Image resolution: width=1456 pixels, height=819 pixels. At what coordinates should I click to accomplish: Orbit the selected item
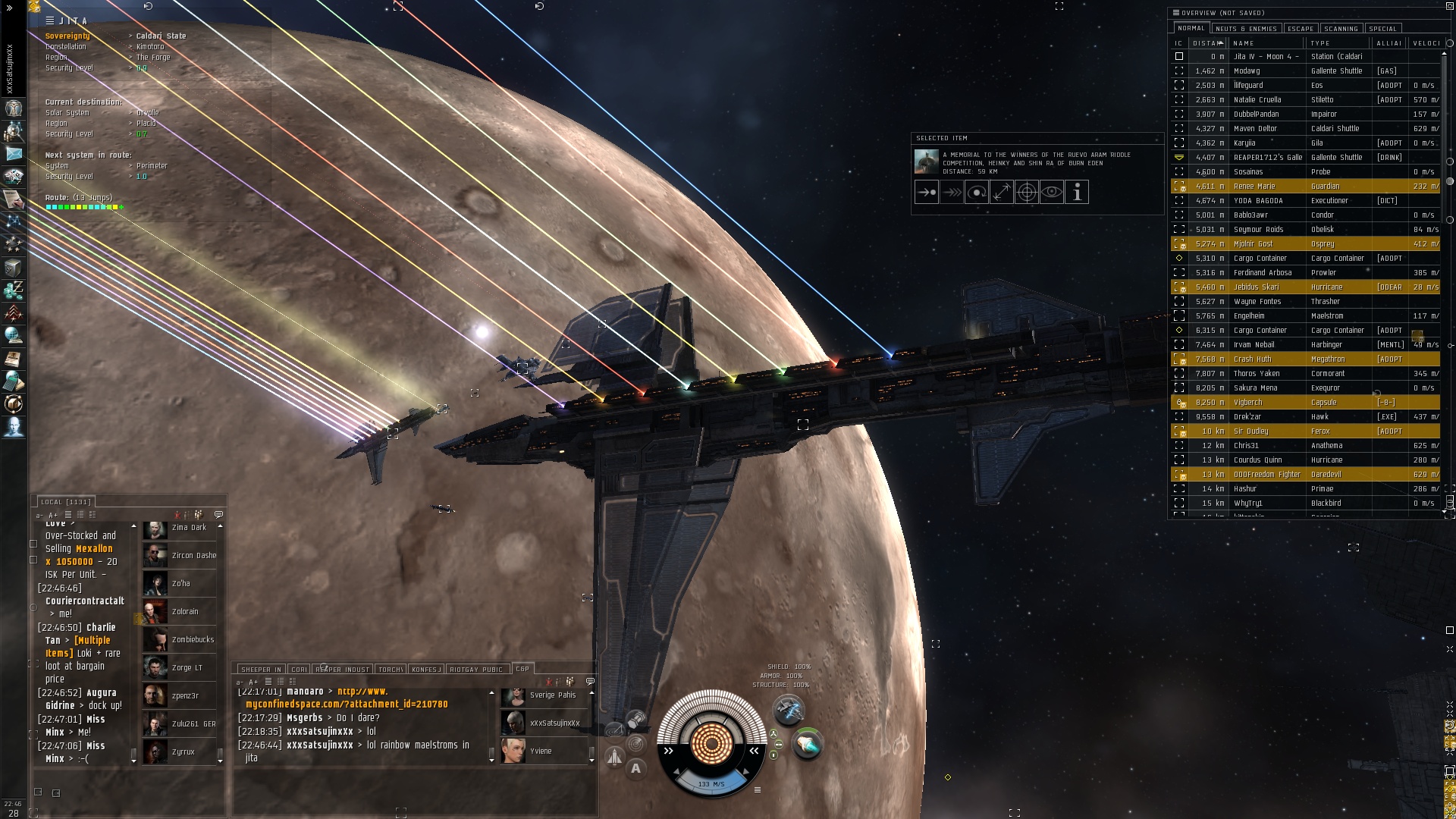click(977, 193)
